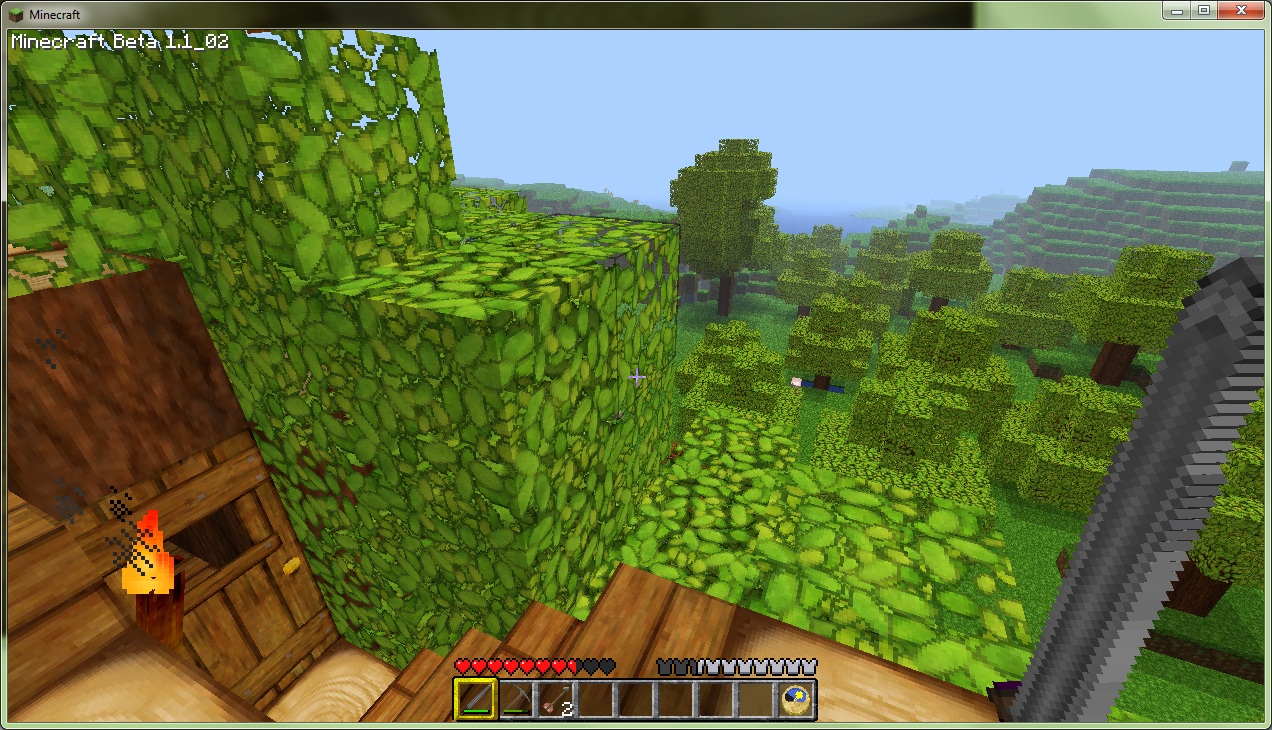Select the pickaxe hotbar slot
Image resolution: width=1272 pixels, height=730 pixels.
point(515,698)
